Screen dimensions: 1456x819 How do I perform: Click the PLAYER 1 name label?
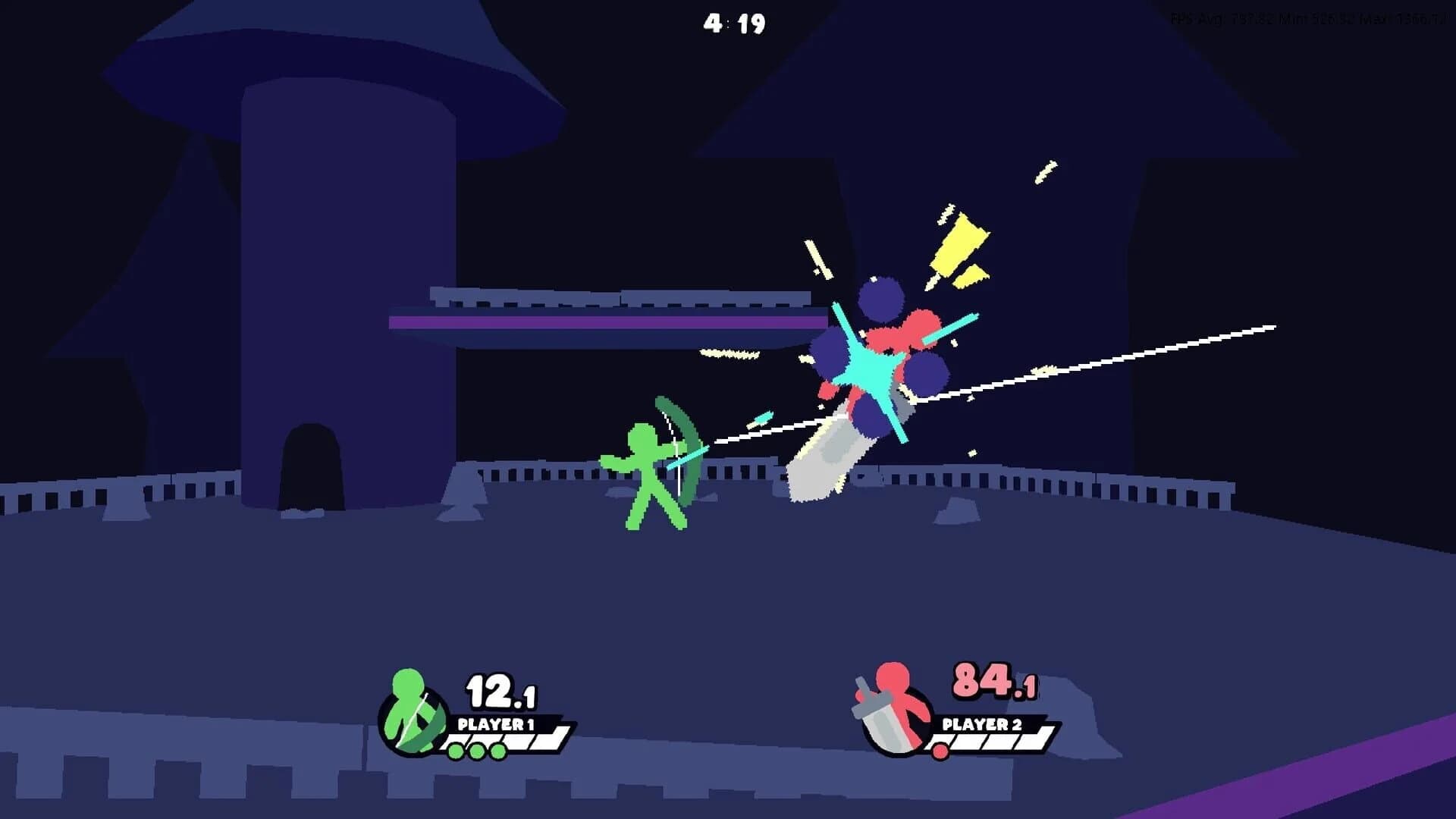point(497,724)
